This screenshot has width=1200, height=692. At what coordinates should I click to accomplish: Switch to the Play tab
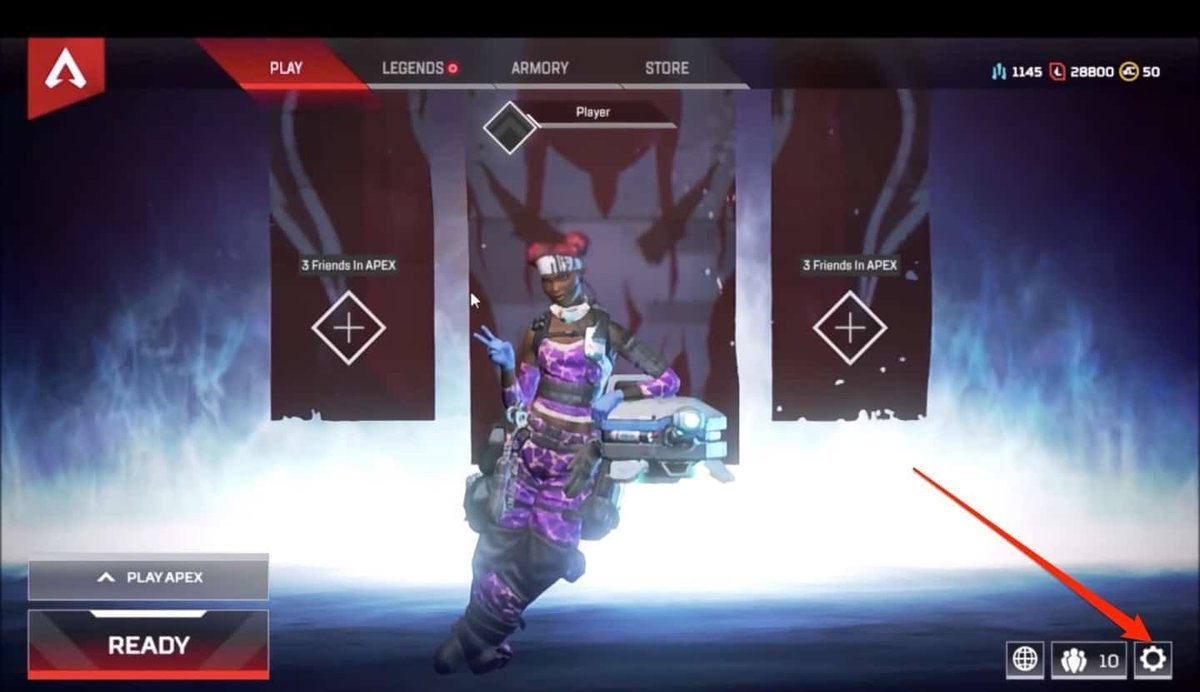click(x=286, y=68)
